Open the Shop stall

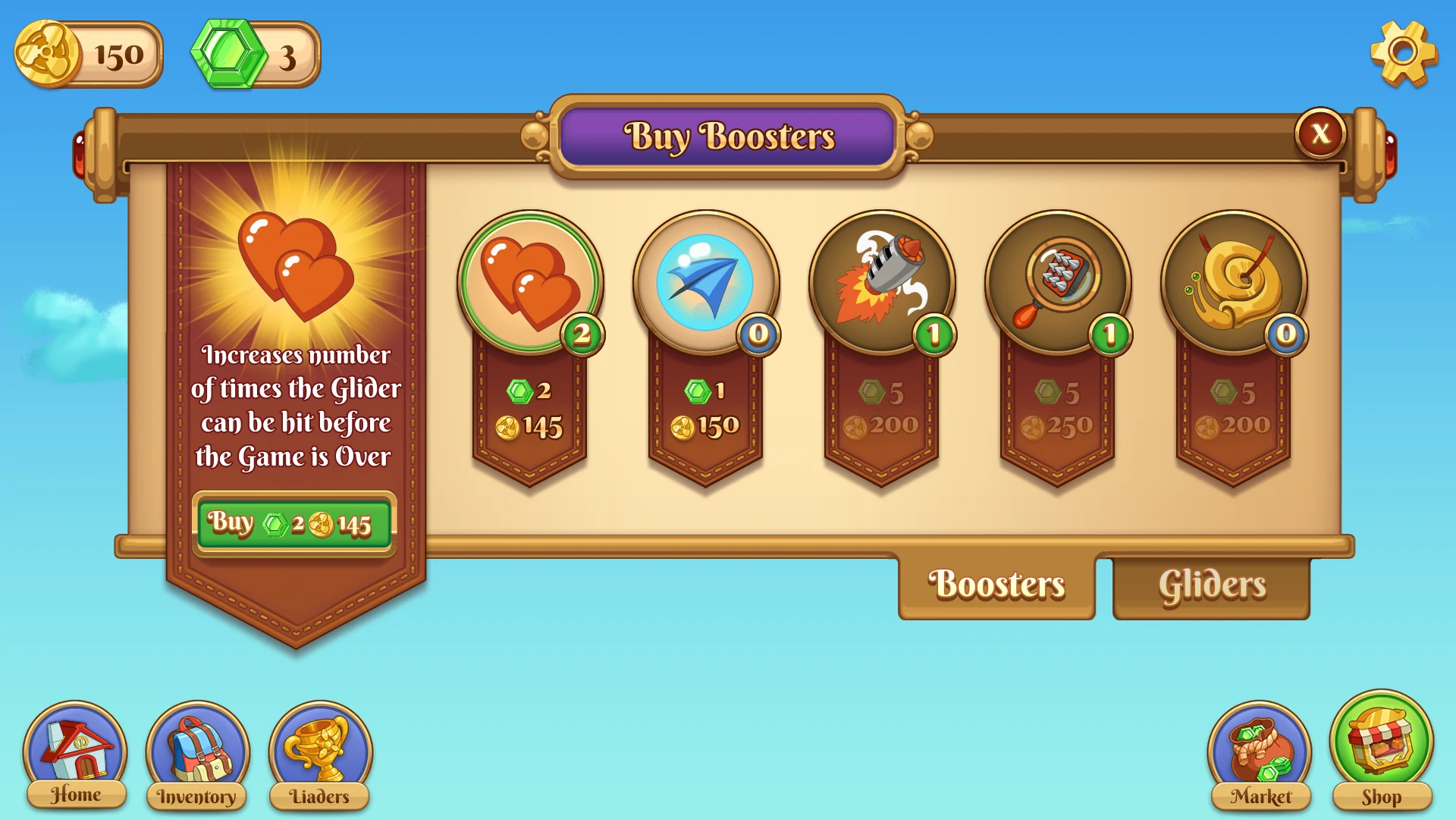(1381, 751)
